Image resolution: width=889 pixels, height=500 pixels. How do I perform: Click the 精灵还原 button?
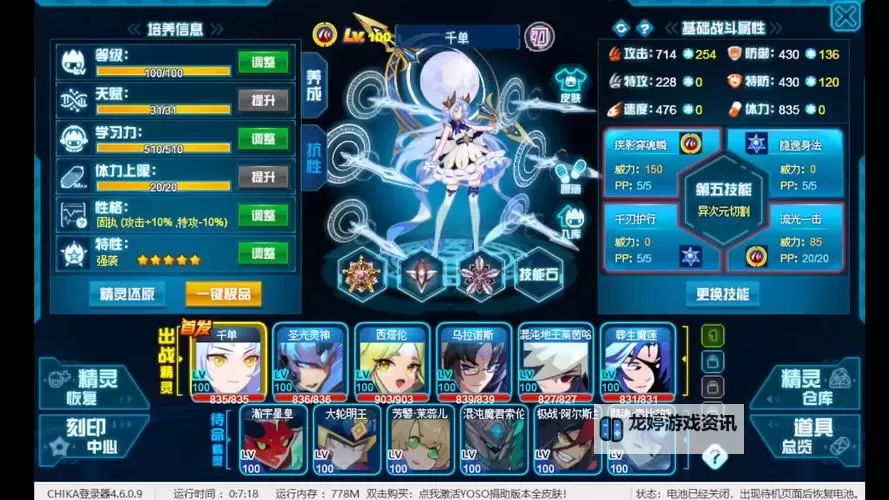pos(127,294)
